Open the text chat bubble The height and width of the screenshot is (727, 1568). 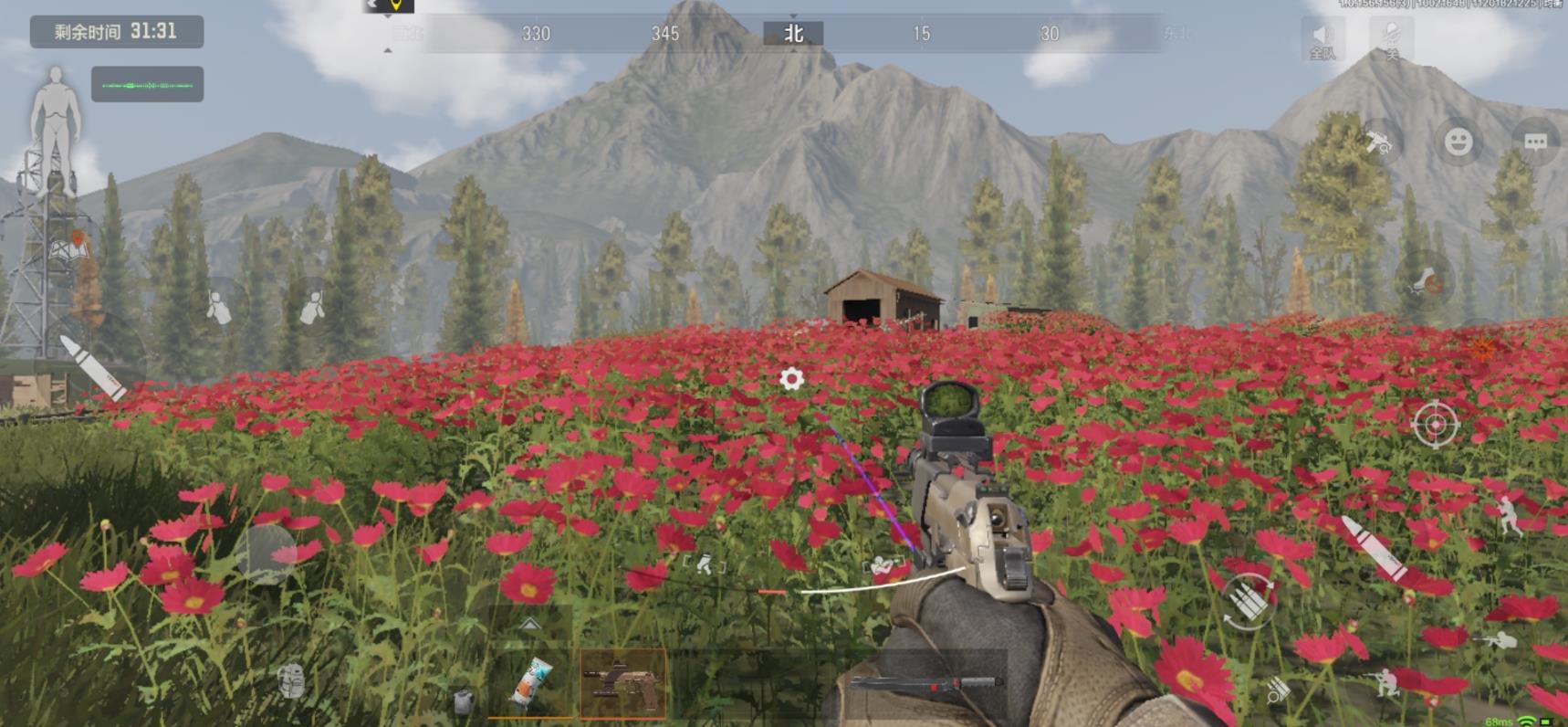click(1535, 142)
